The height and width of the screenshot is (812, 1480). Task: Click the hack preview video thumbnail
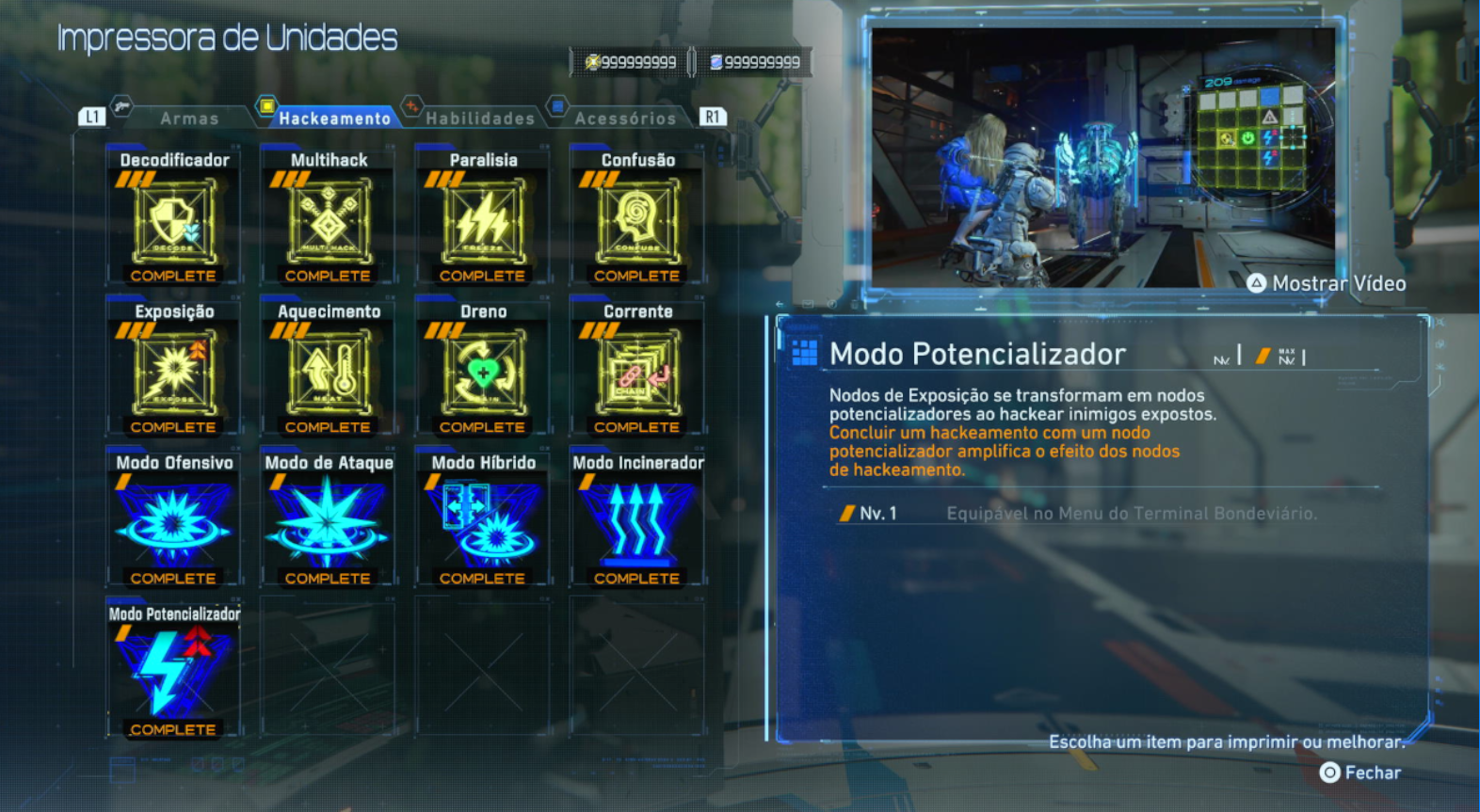click(1102, 155)
